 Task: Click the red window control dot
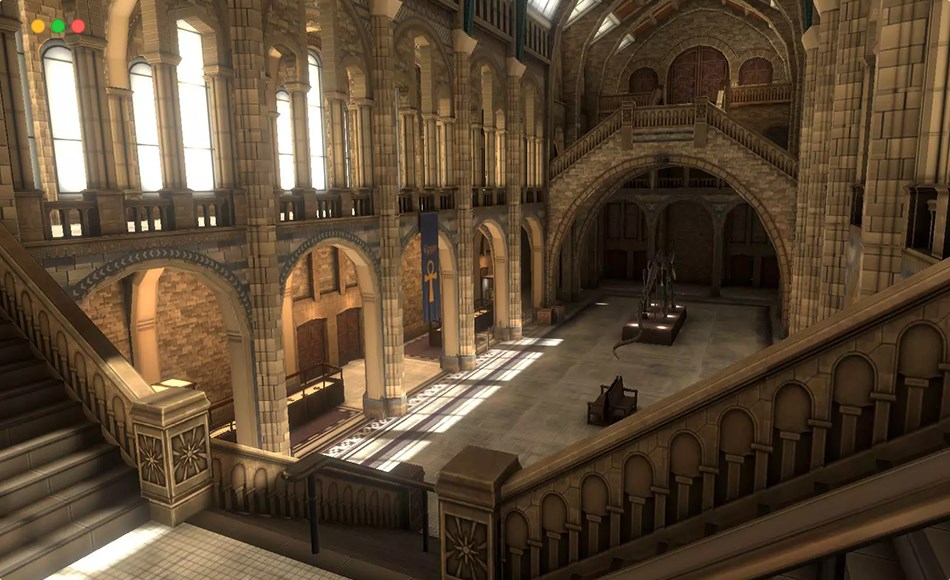[x=78, y=26]
